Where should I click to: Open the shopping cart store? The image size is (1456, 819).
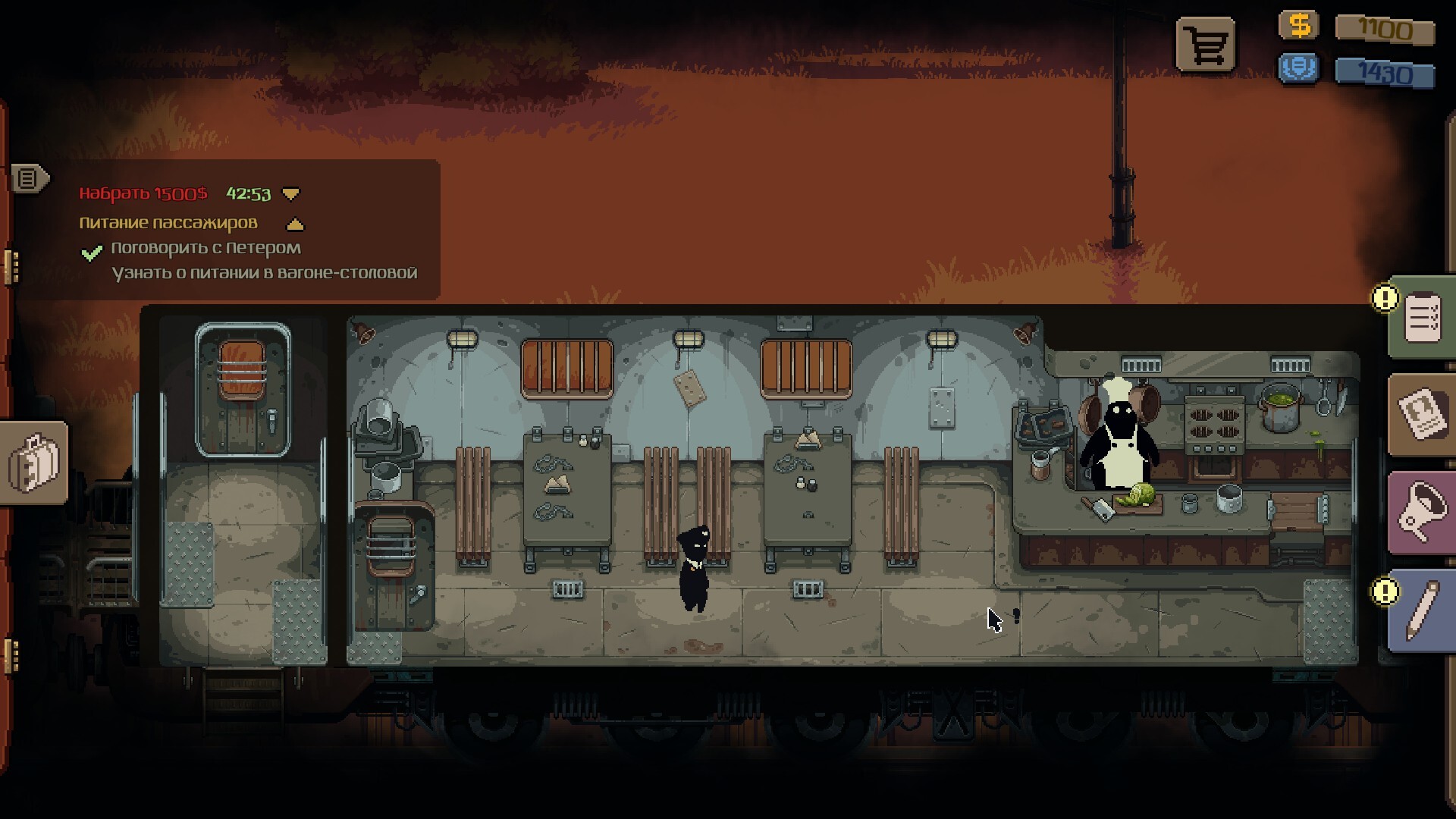point(1206,45)
